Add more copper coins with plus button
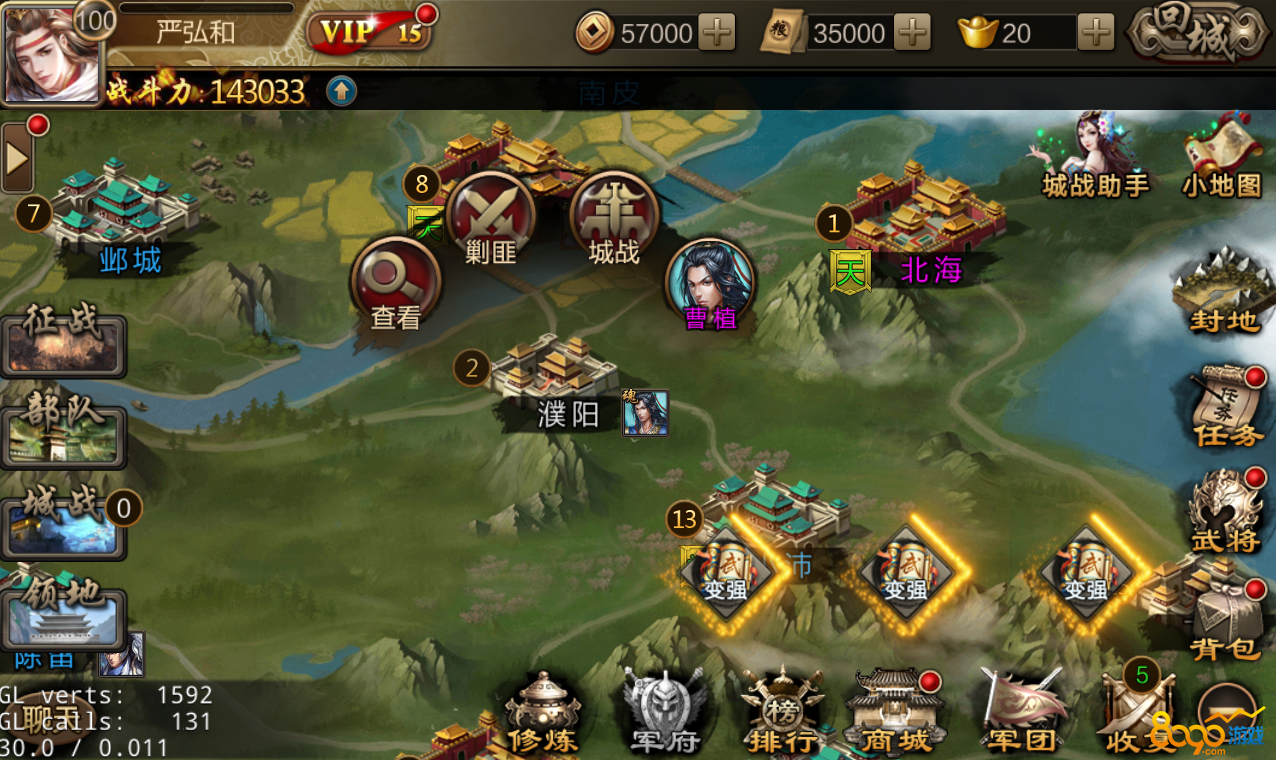Screen dimensions: 1276x760 tap(716, 33)
